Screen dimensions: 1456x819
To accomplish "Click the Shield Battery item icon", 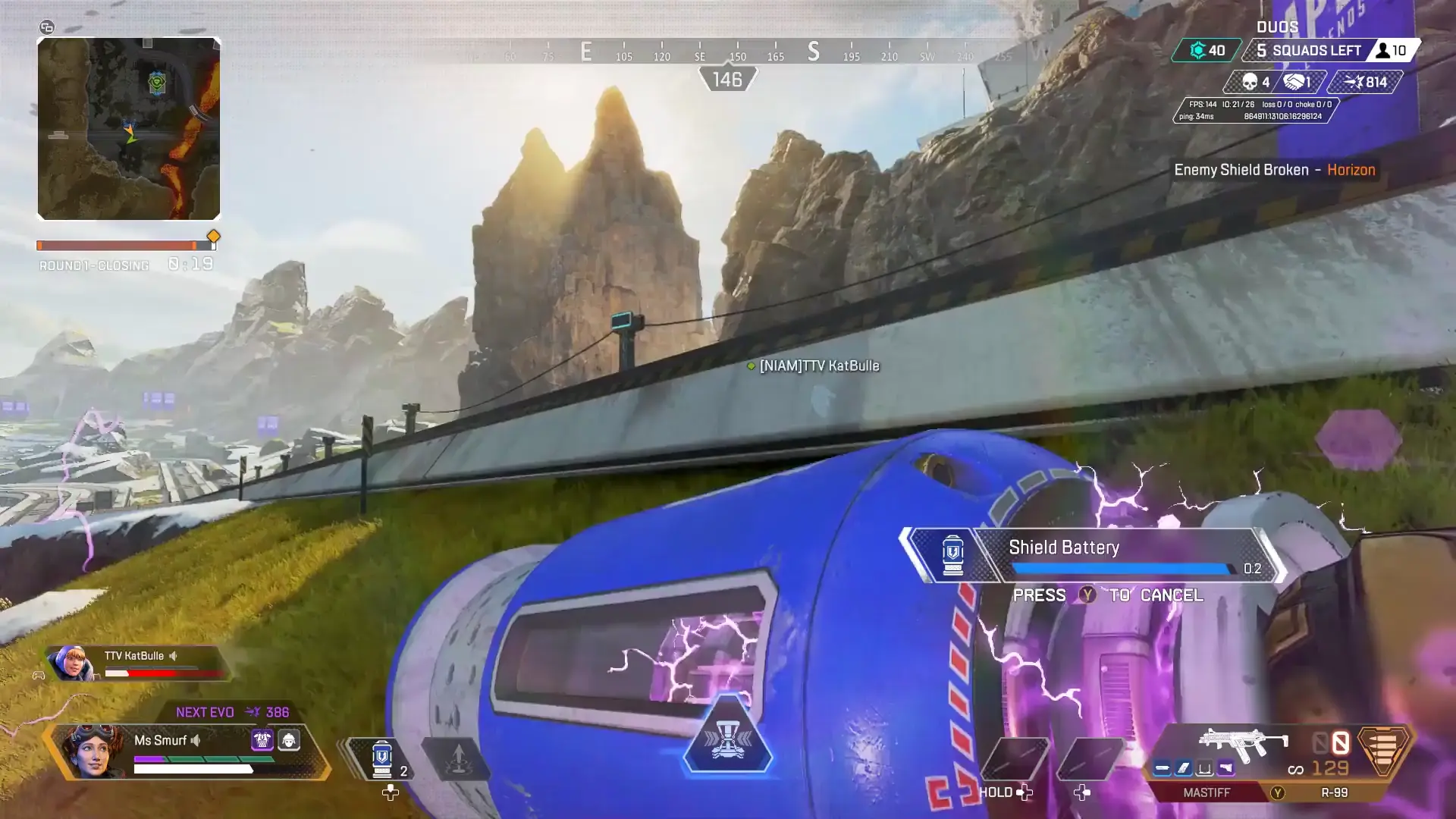I will pyautogui.click(x=954, y=554).
